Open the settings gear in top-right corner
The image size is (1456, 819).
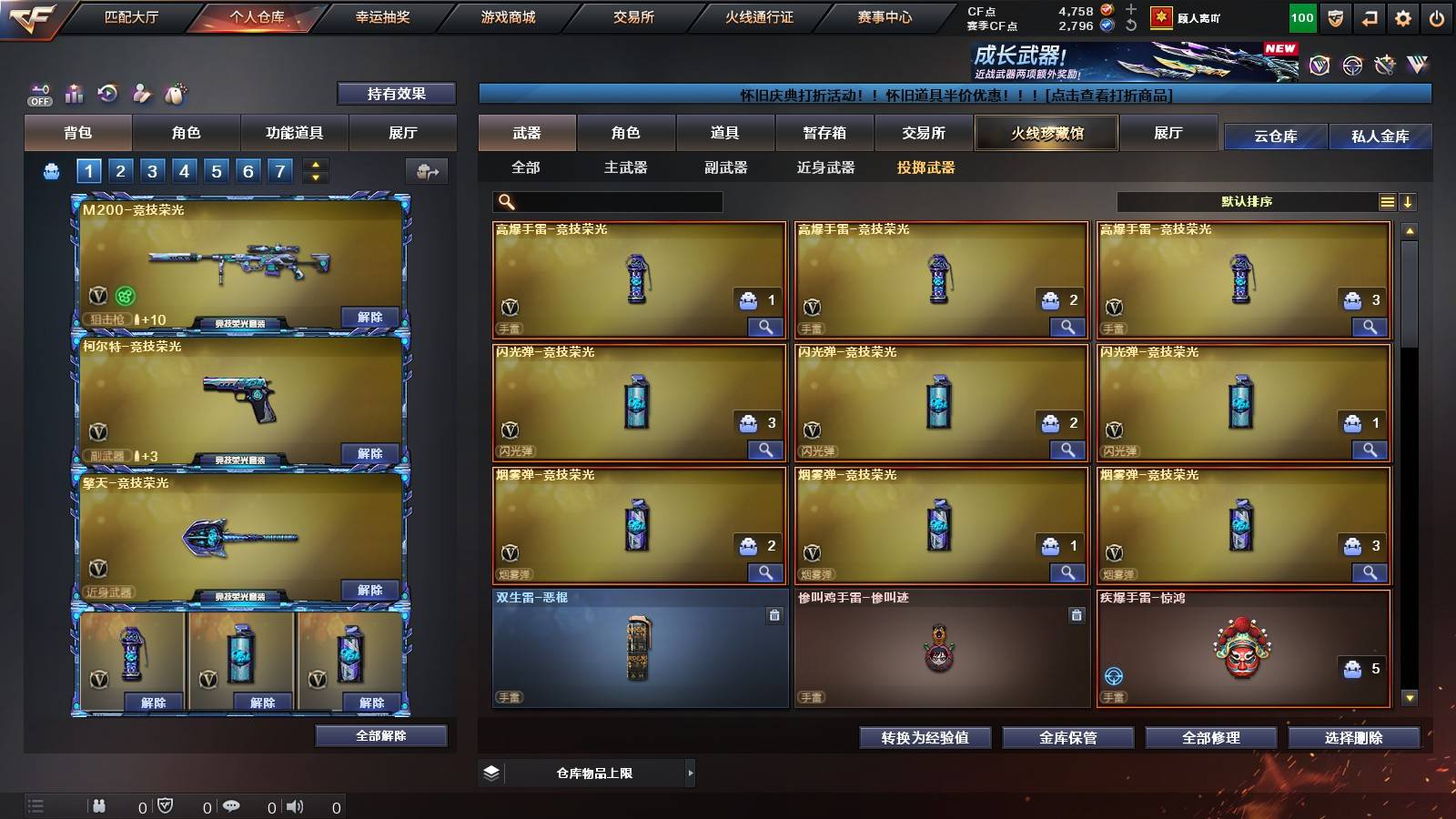[x=1403, y=17]
